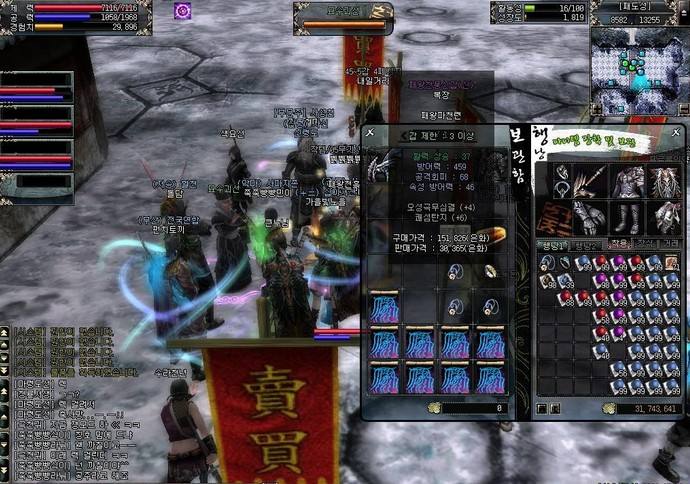Choose the feathered cloak equipment slot
This screenshot has width=690, height=484.
click(x=666, y=183)
